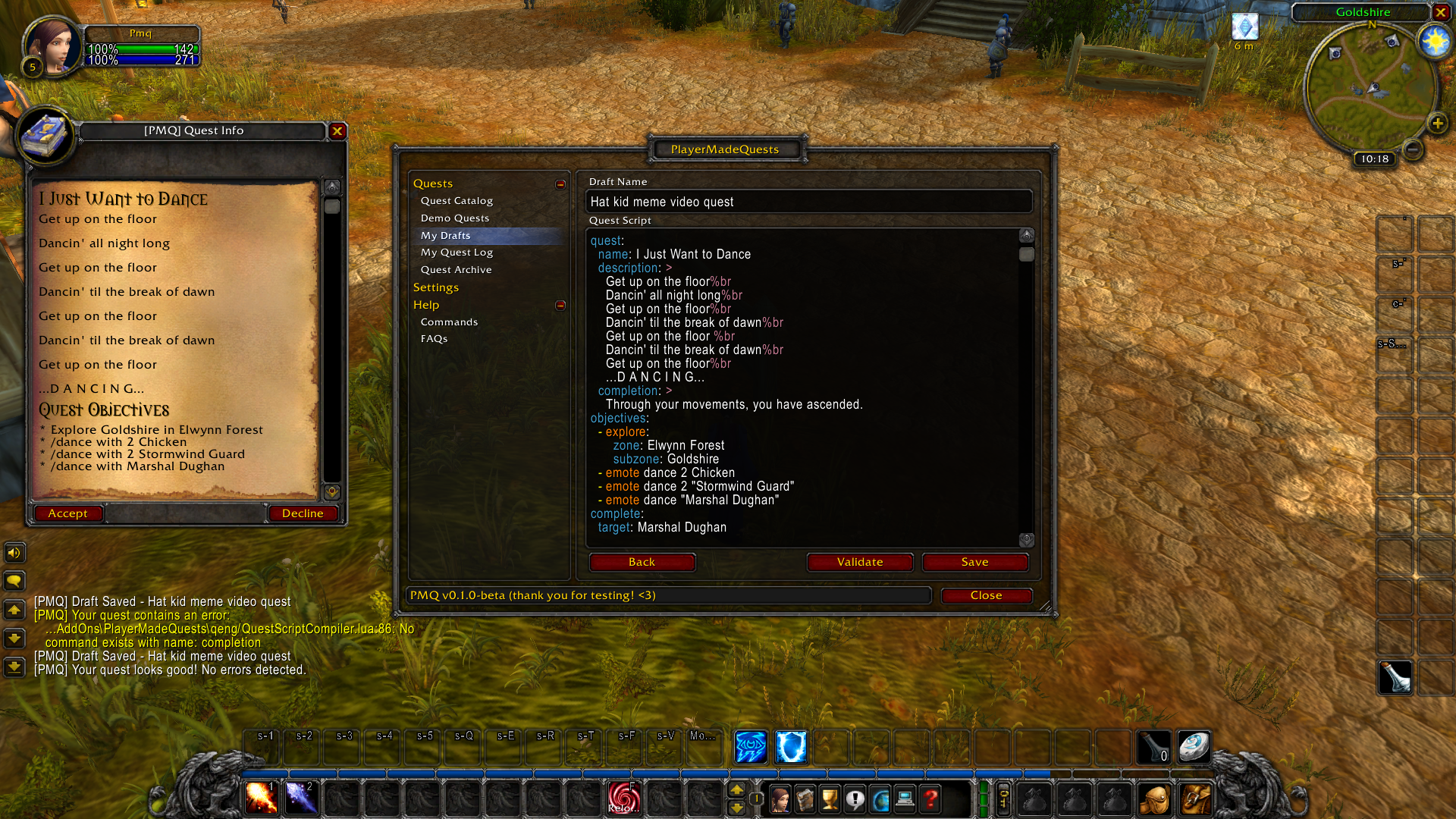Go to the Quest Archive
This screenshot has height=819, width=1456.
pyautogui.click(x=456, y=270)
